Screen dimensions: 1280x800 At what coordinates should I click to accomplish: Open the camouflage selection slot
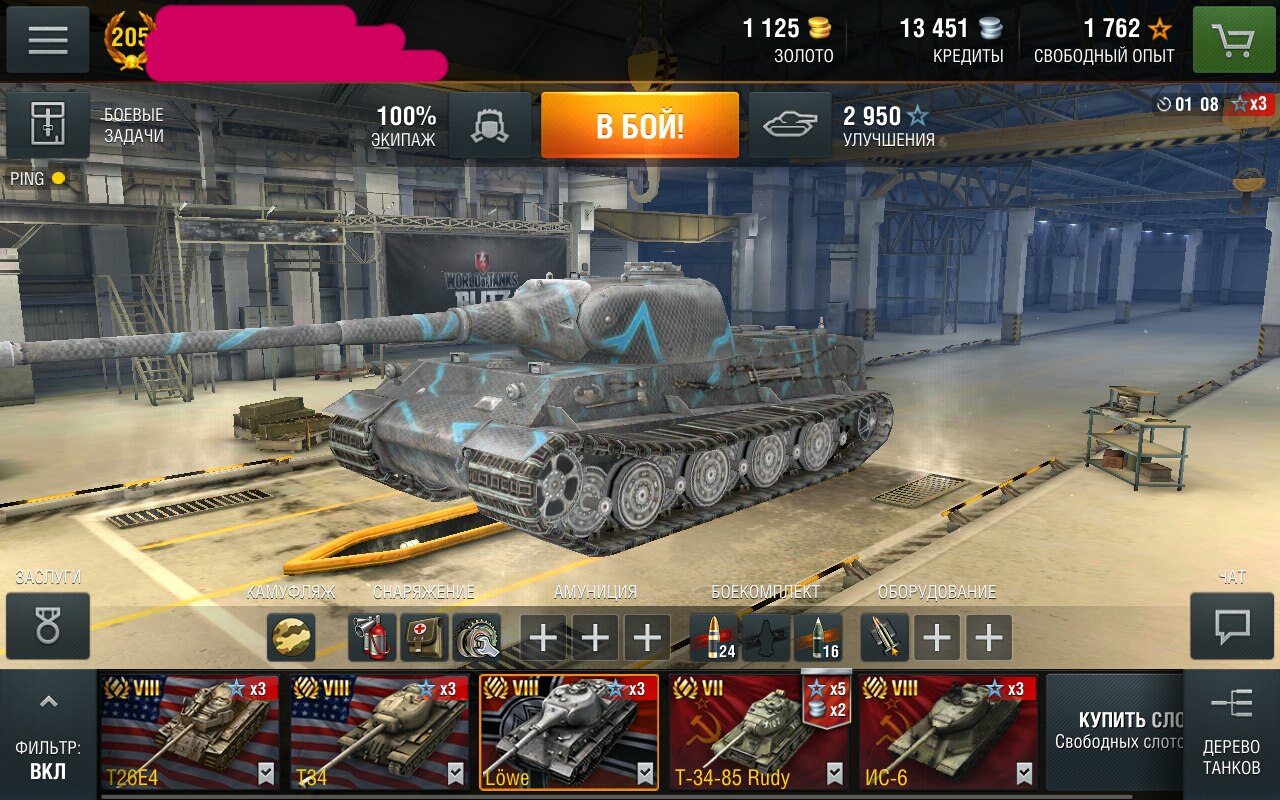coord(291,638)
